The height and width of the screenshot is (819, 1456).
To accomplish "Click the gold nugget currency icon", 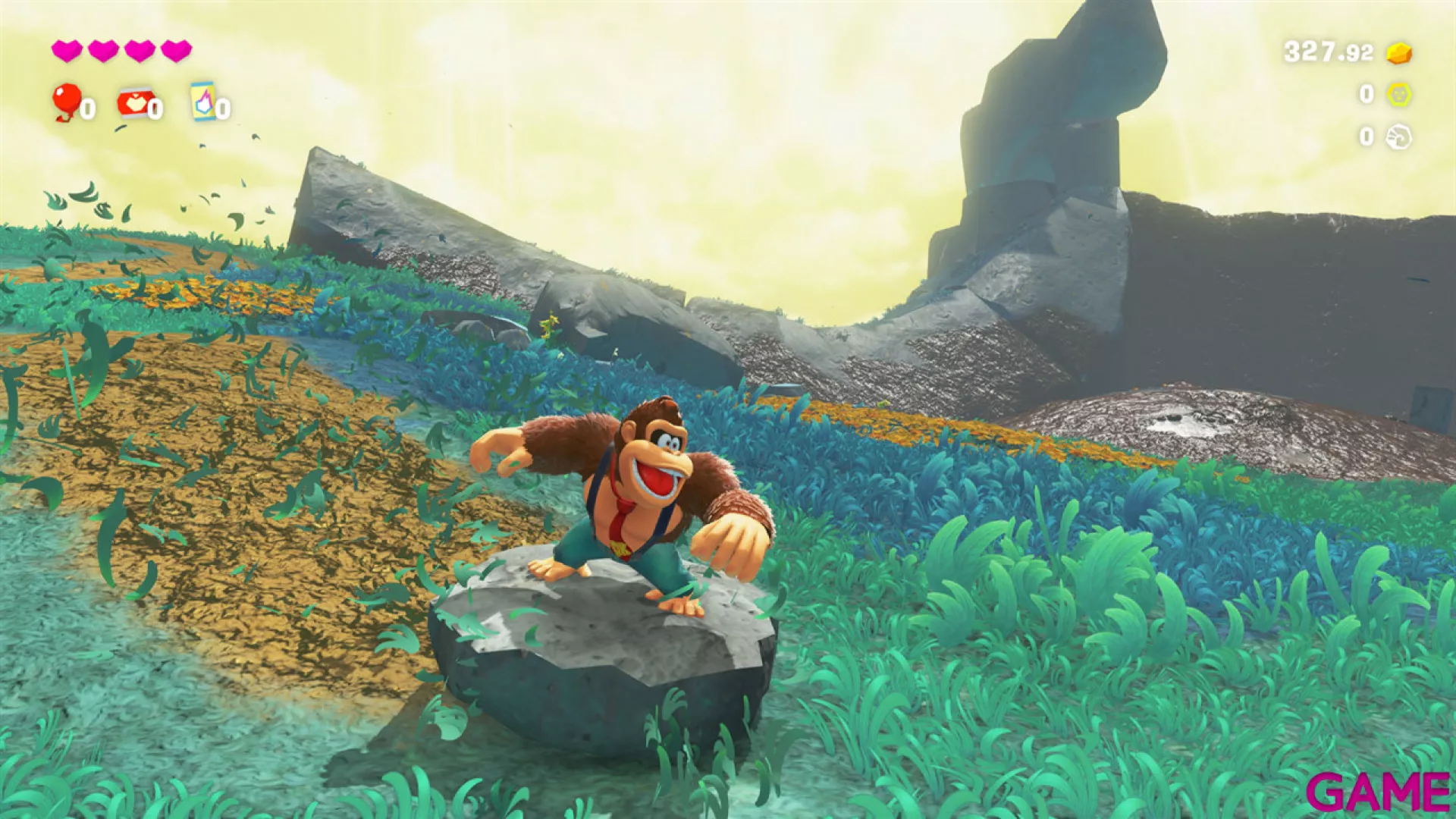I will point(1398,53).
